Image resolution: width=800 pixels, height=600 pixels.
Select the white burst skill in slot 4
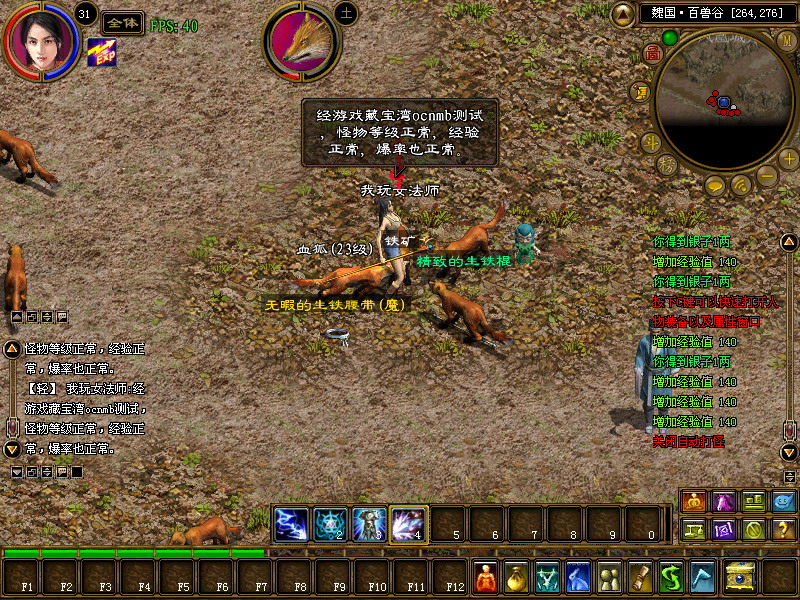pos(409,523)
